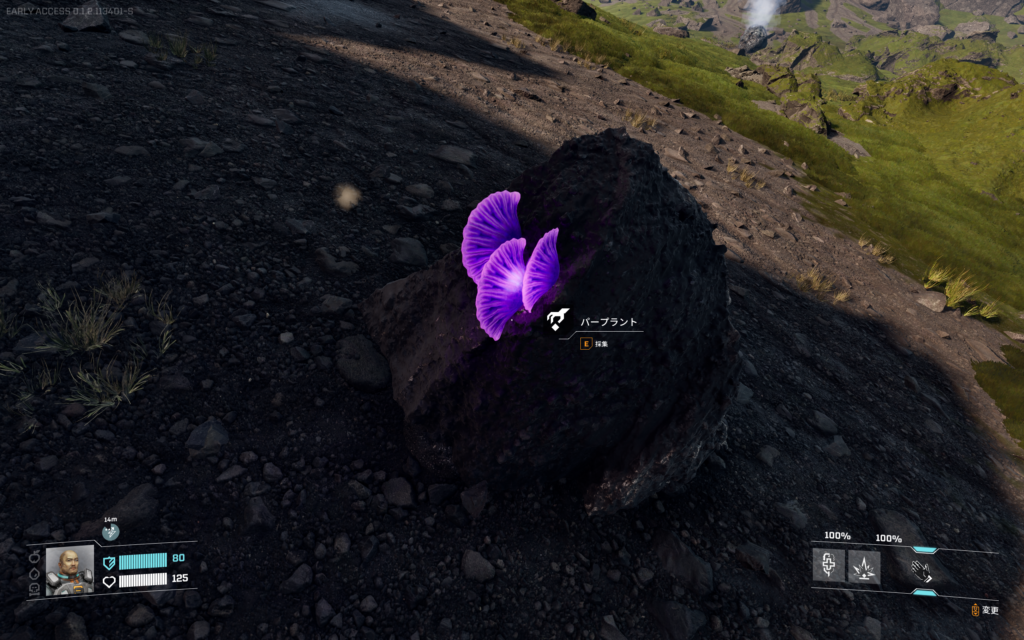The height and width of the screenshot is (640, 1024).
Task: Activate the explosion ability slot
Action: [x=864, y=567]
